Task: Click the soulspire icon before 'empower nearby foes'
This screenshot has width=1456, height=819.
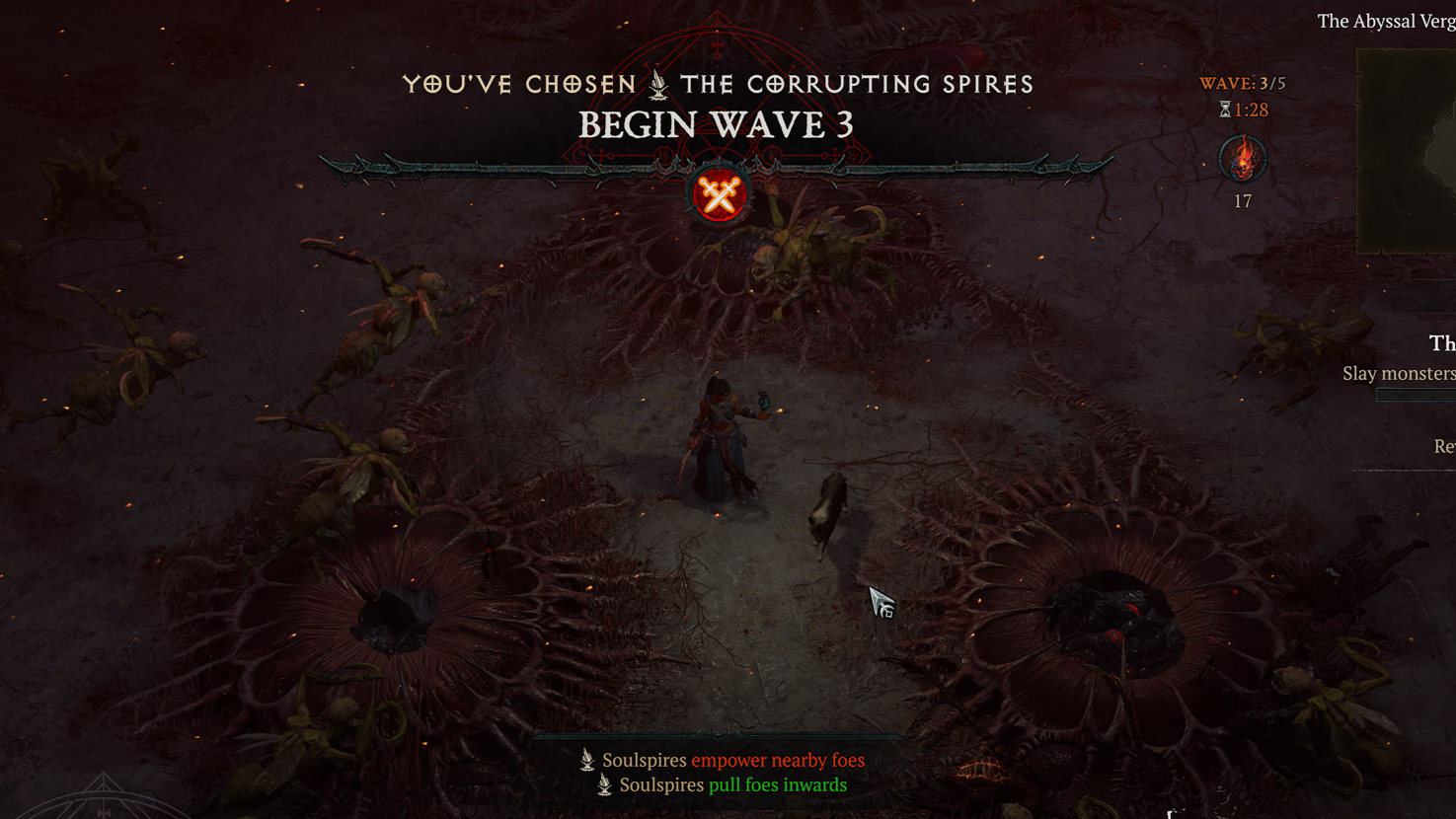Action: (x=586, y=760)
